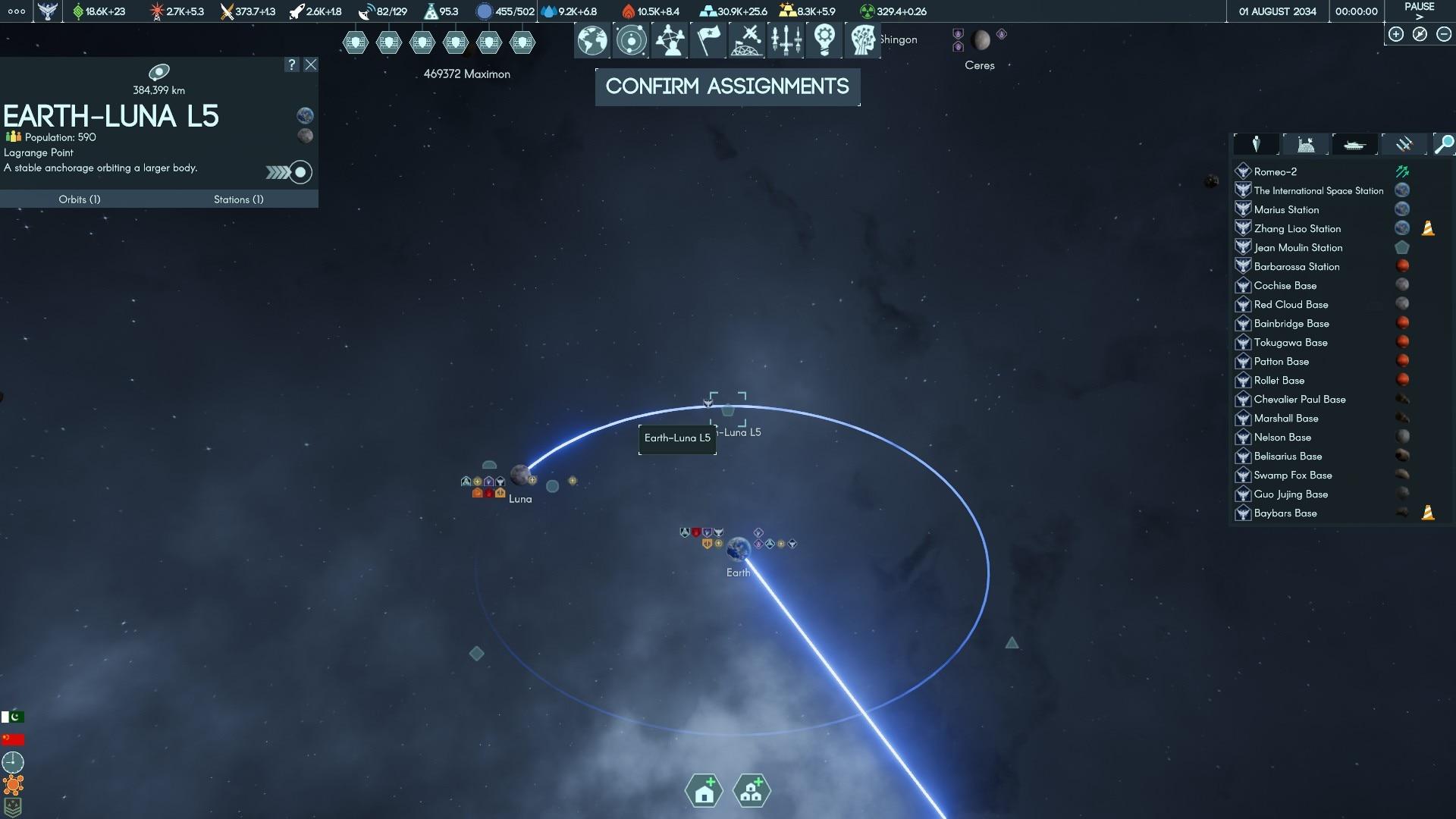The height and width of the screenshot is (819, 1456).
Task: Switch to the Orbits (1) tab
Action: click(x=80, y=199)
